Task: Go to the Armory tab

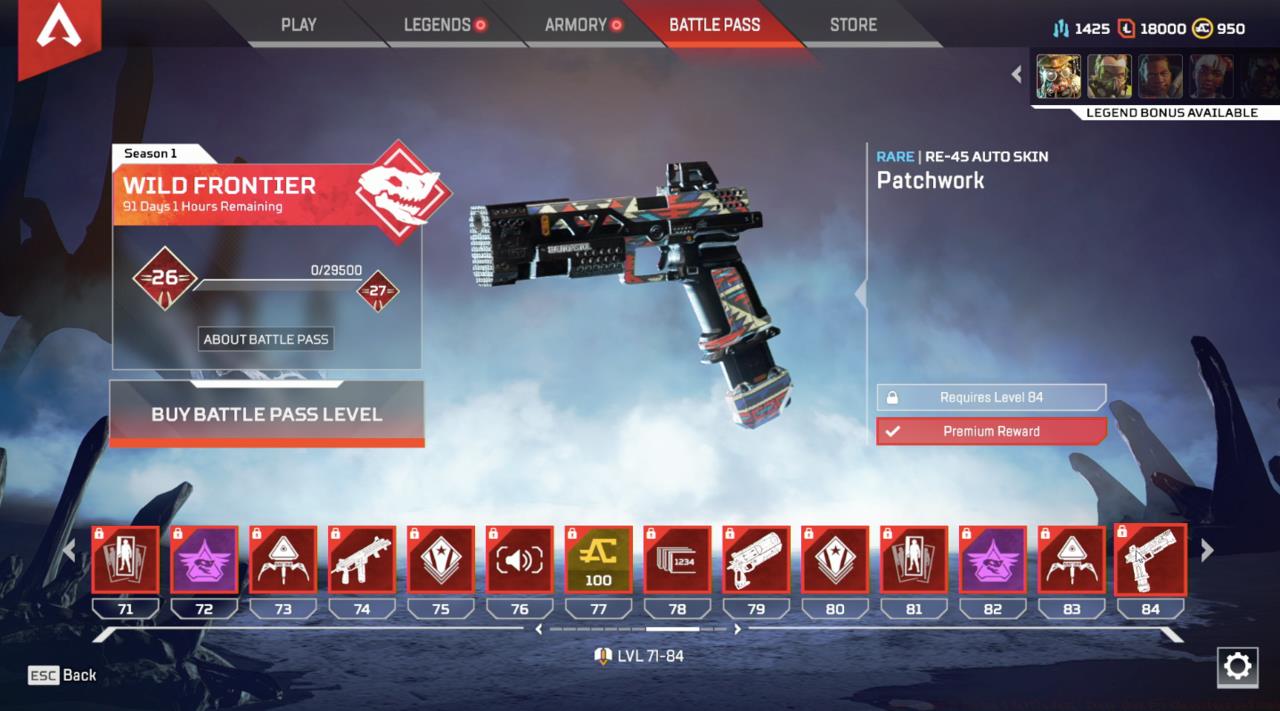Action: [x=576, y=25]
